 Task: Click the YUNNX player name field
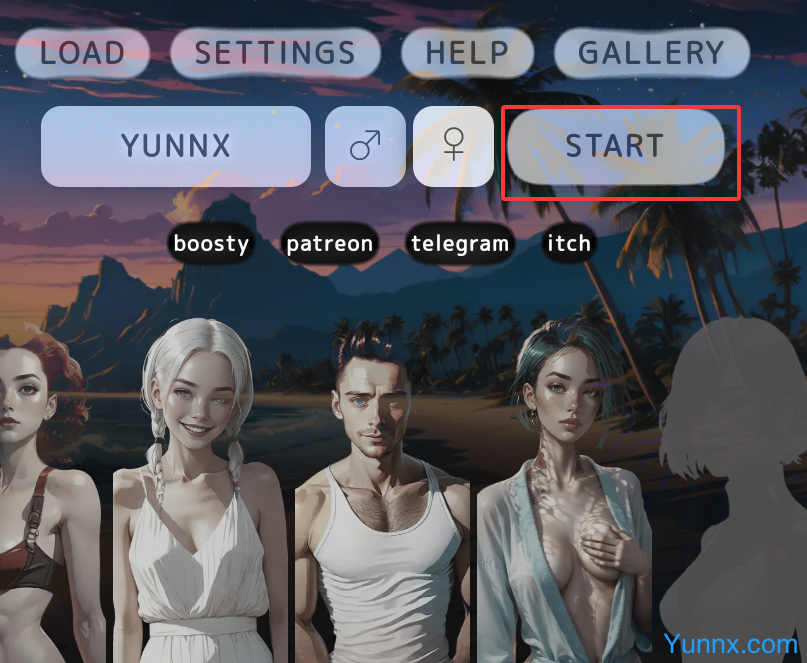(176, 146)
